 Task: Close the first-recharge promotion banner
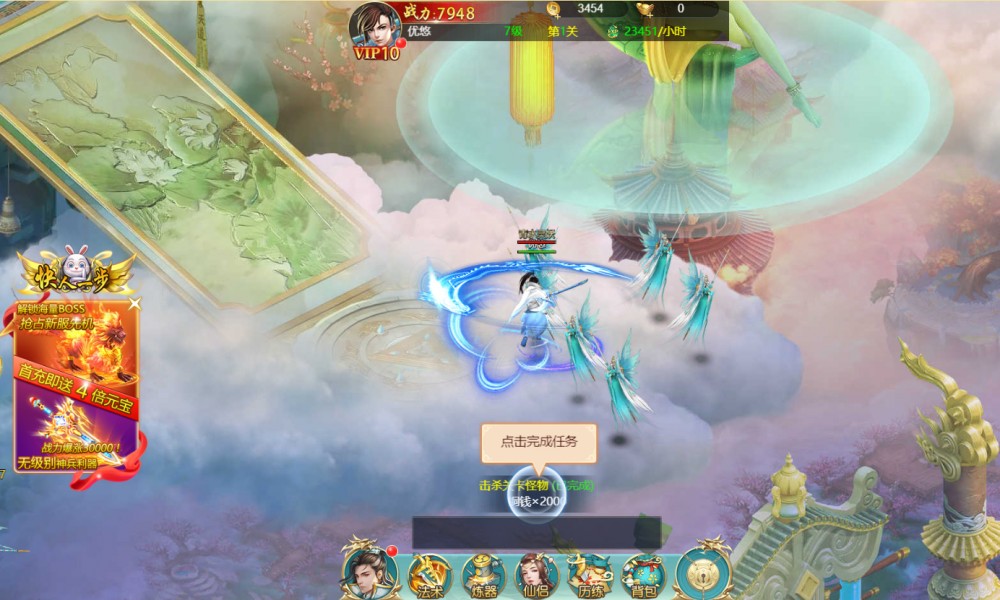click(x=135, y=302)
